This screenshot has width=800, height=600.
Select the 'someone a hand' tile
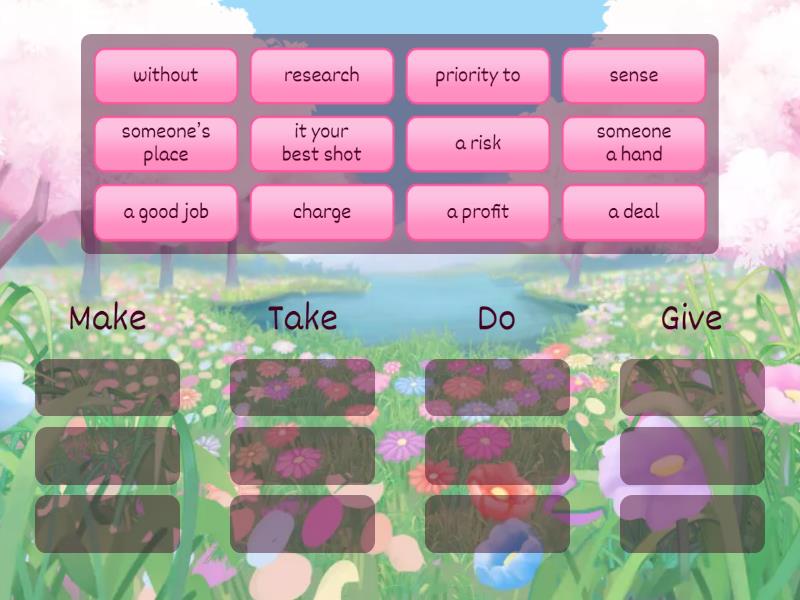click(634, 143)
